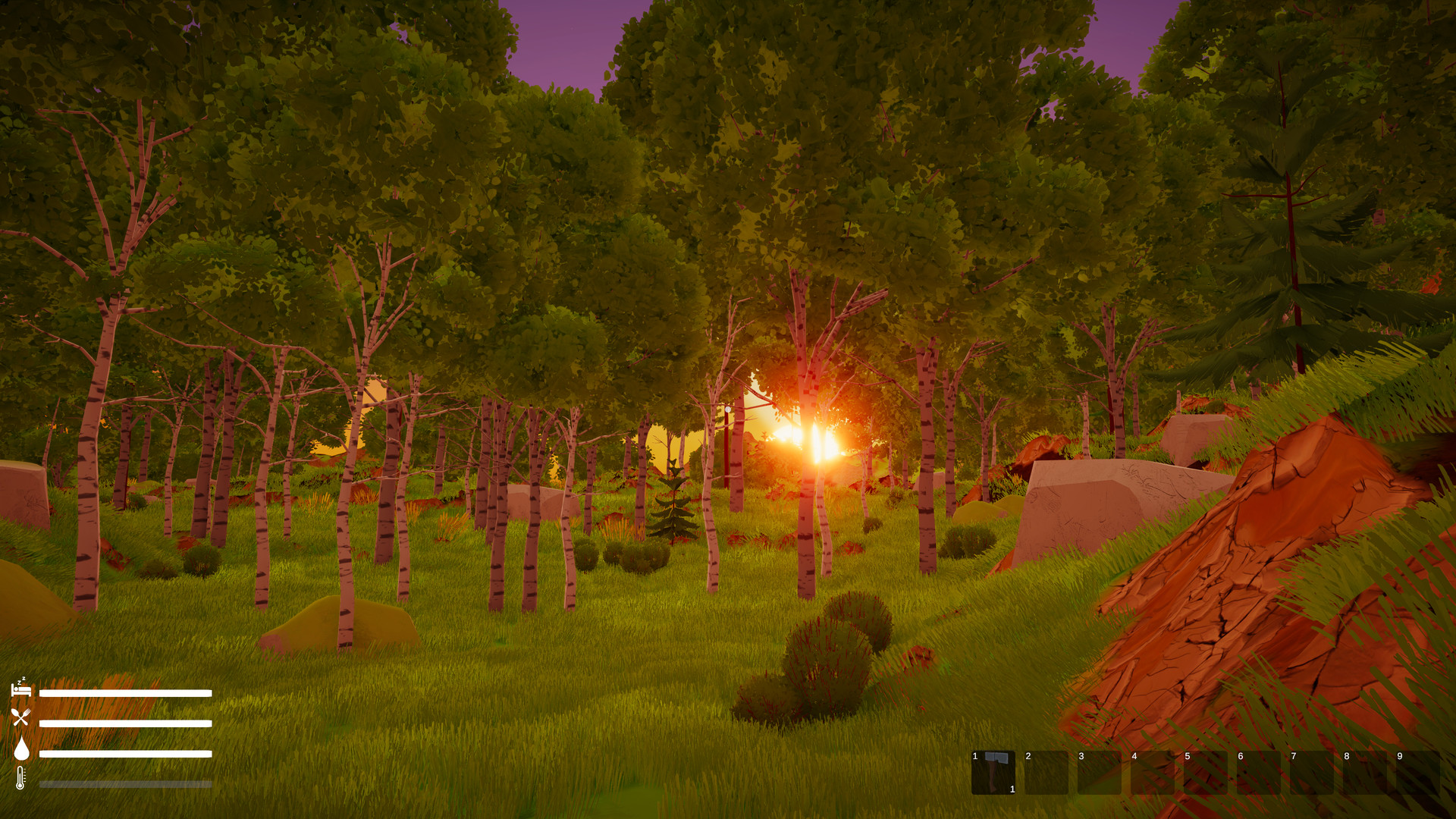
Task: Click the full hydration status bar
Action: tap(125, 755)
